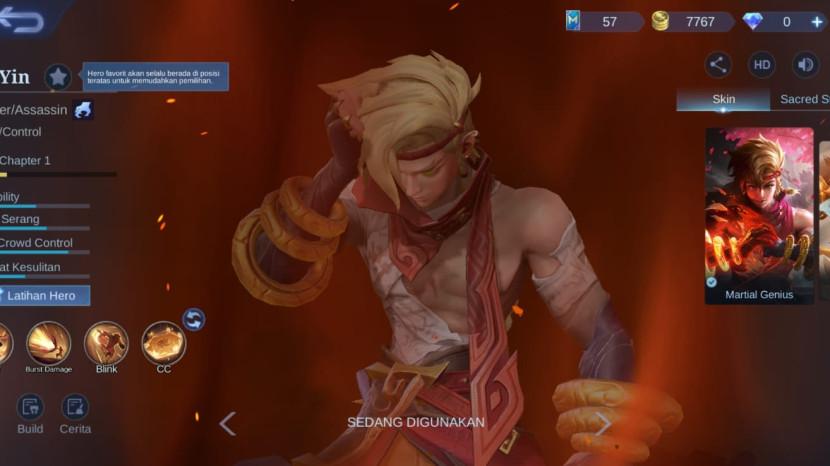Toggle hero voice sound icon

coord(806,65)
